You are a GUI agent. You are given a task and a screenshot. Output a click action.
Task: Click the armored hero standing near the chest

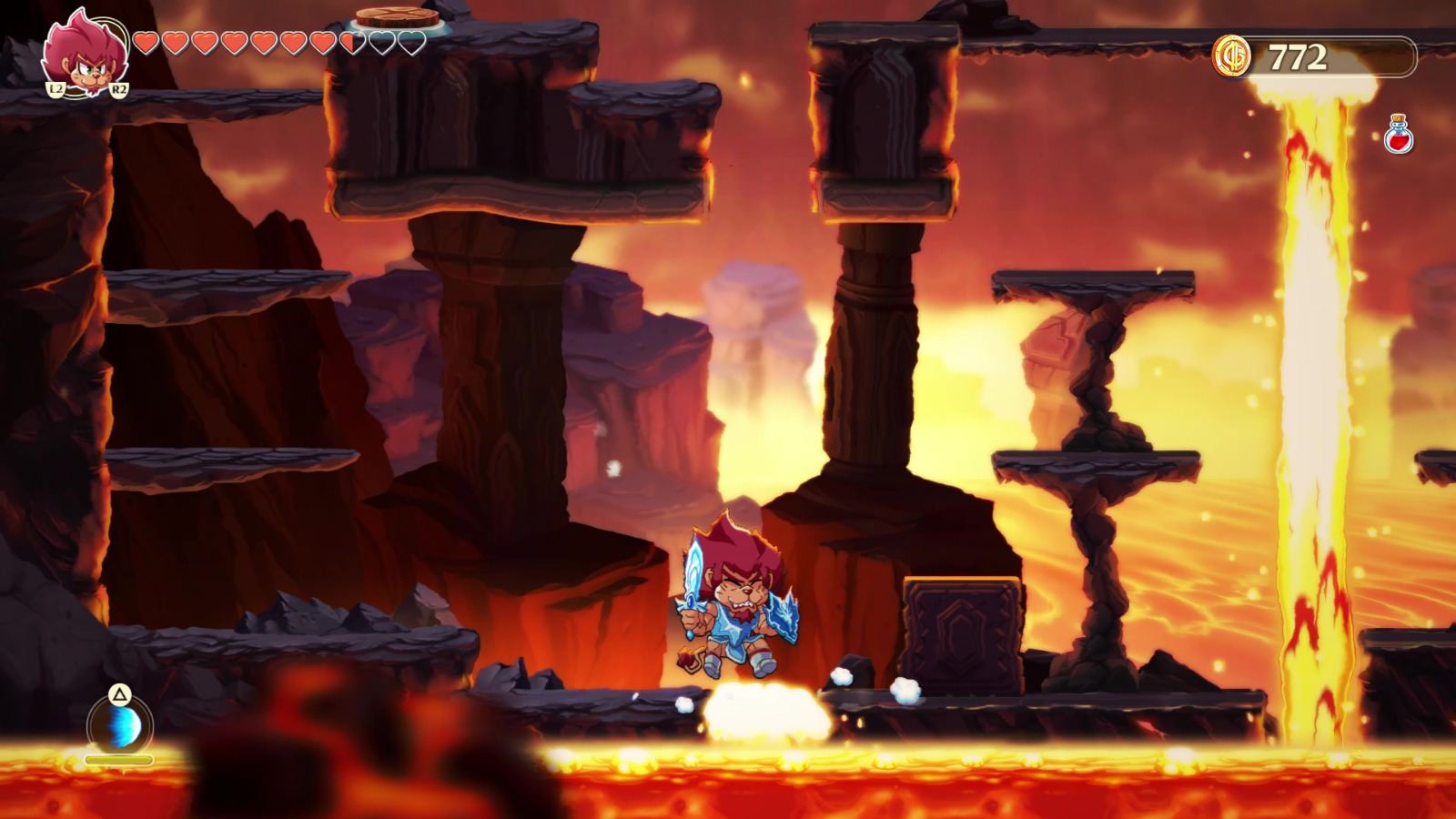coord(735,601)
